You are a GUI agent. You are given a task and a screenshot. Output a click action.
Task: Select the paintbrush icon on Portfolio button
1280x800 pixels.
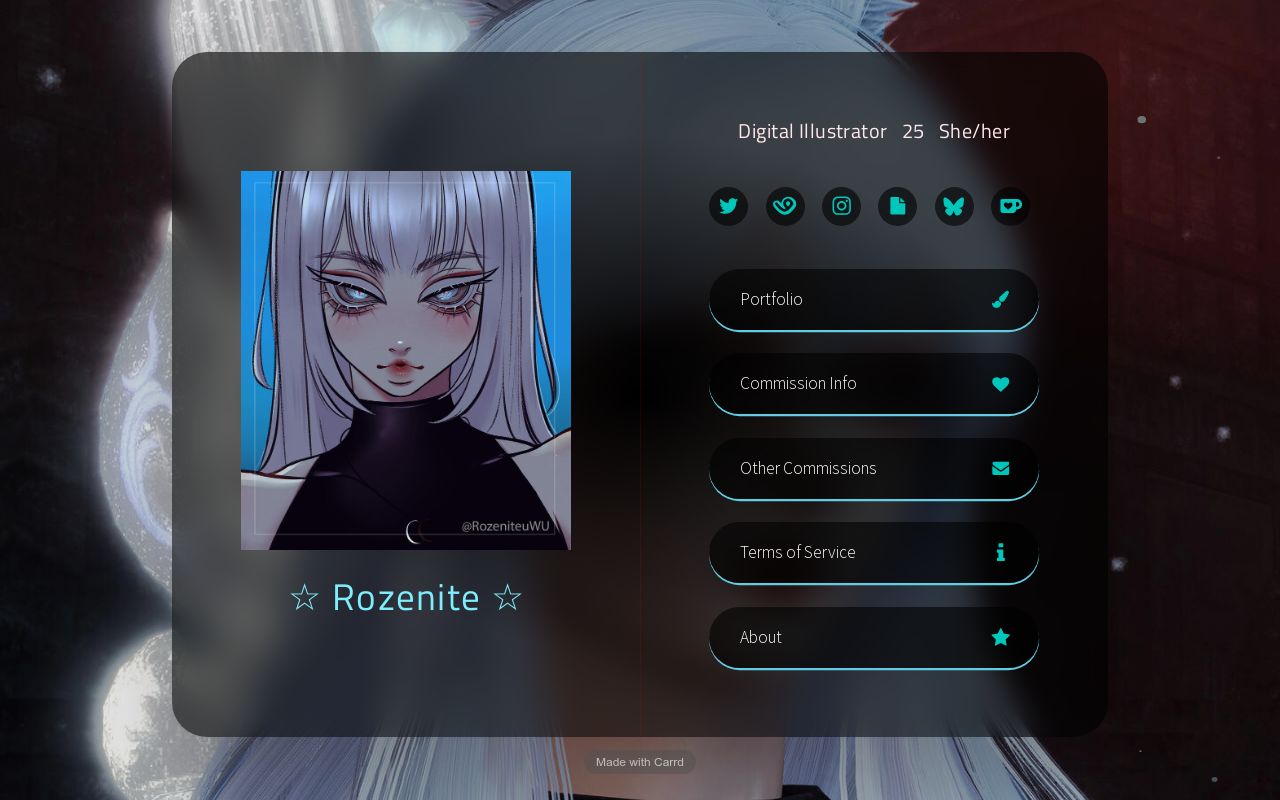pos(1000,299)
